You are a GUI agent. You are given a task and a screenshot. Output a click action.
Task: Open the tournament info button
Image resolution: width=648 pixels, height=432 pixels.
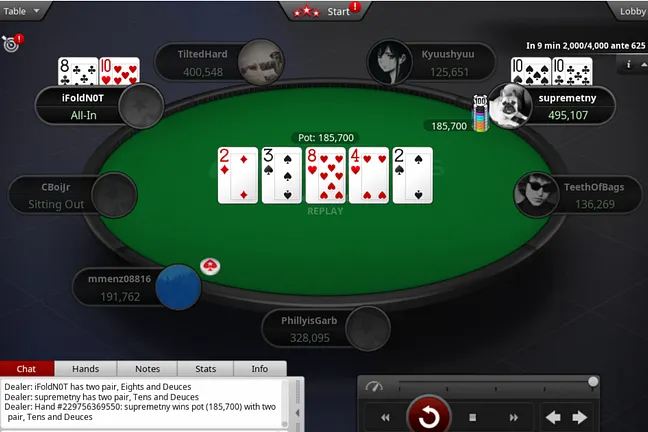click(x=629, y=64)
